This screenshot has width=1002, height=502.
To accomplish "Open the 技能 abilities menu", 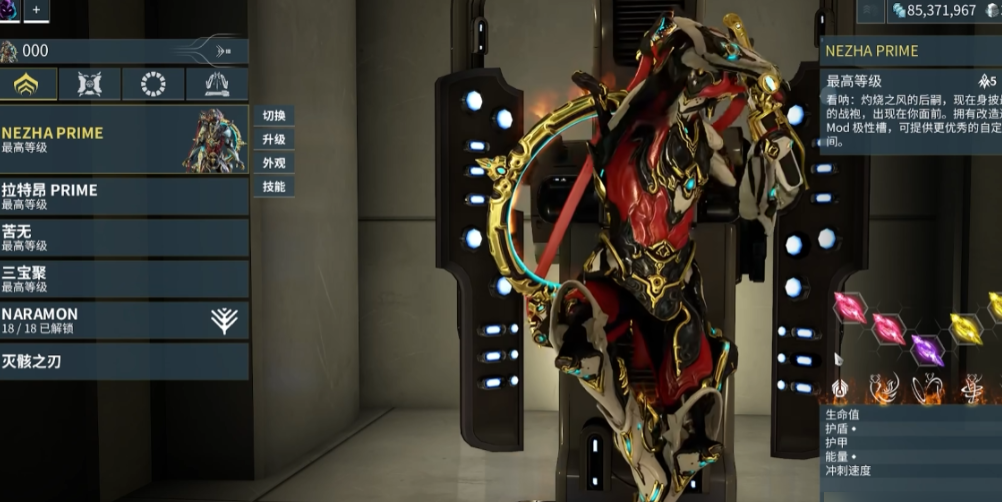I will [x=273, y=187].
